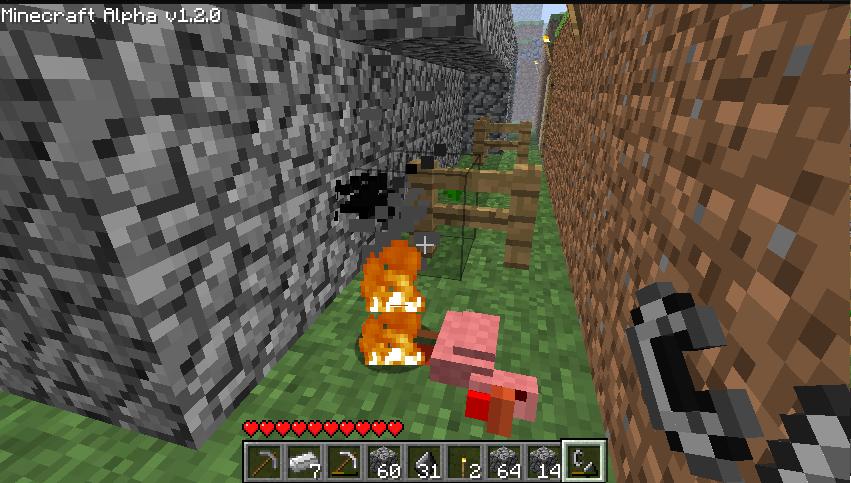Select the flint and steel hotbar slot
The width and height of the screenshot is (851, 483).
(x=583, y=461)
